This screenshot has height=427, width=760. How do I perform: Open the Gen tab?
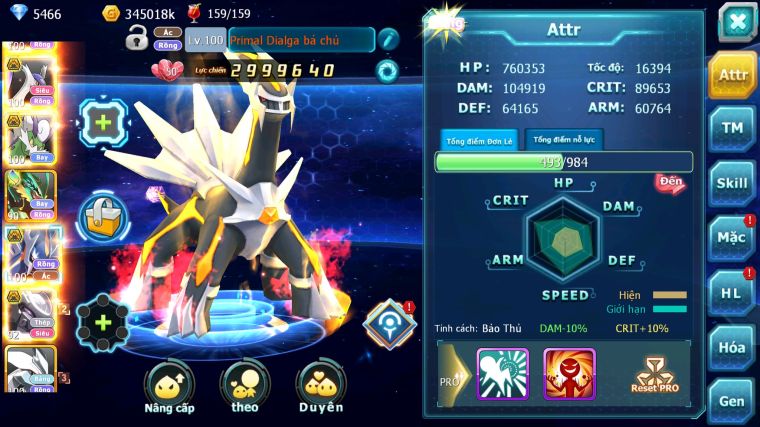coord(733,400)
